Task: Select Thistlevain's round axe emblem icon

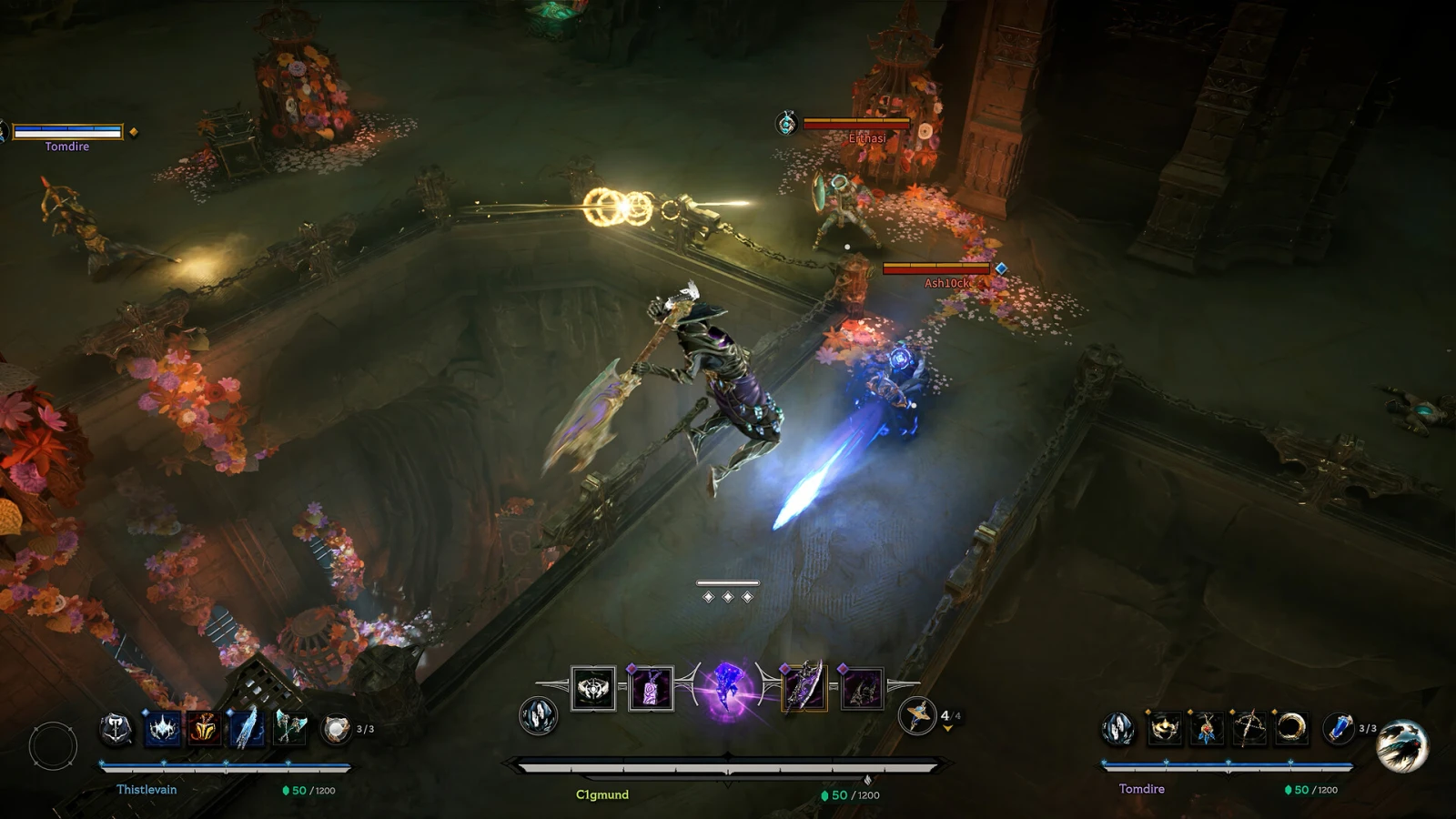Action: (x=116, y=728)
